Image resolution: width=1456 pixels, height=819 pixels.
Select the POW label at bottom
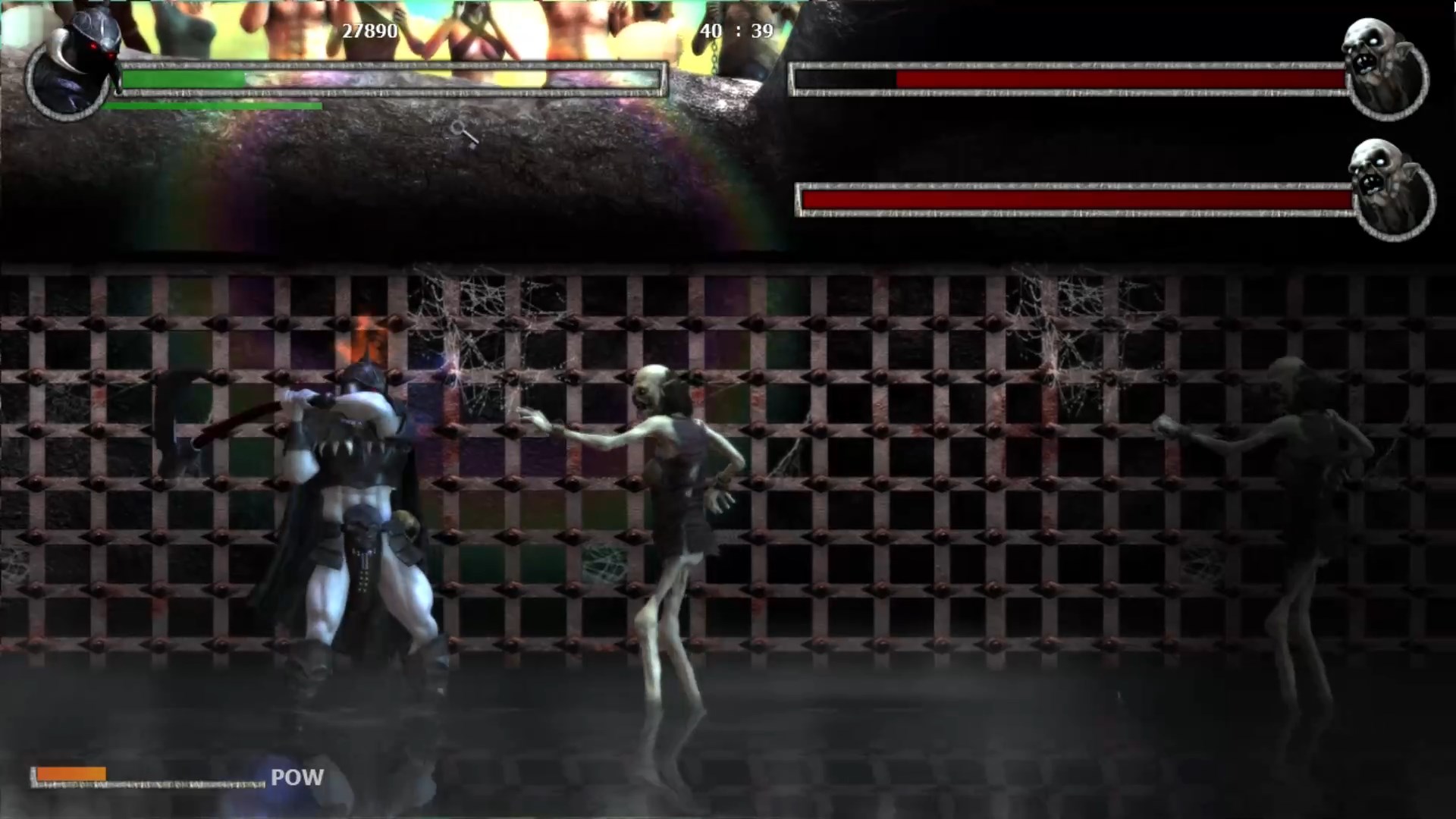[x=297, y=777]
